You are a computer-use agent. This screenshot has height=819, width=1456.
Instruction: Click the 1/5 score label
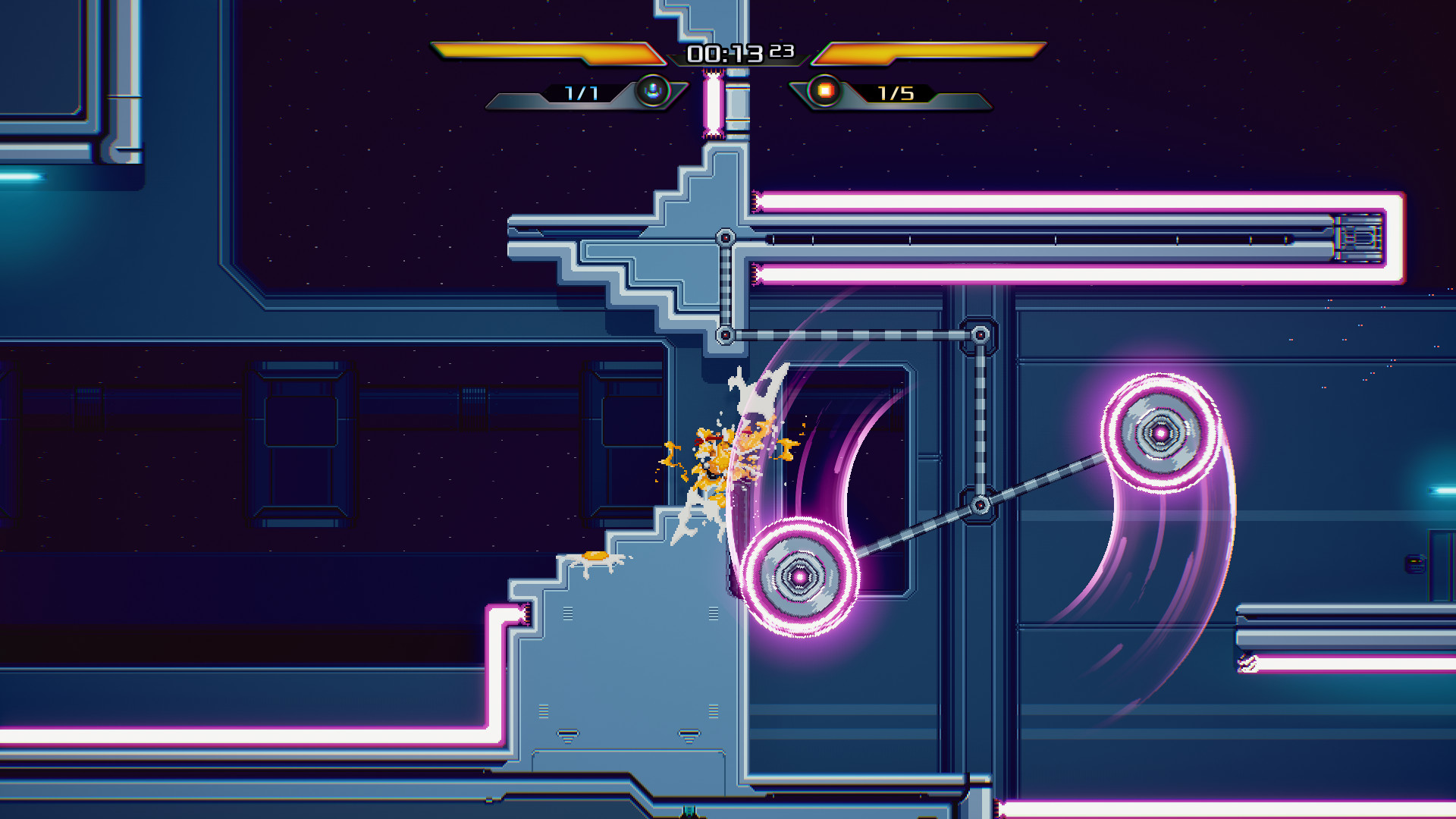pos(895,93)
